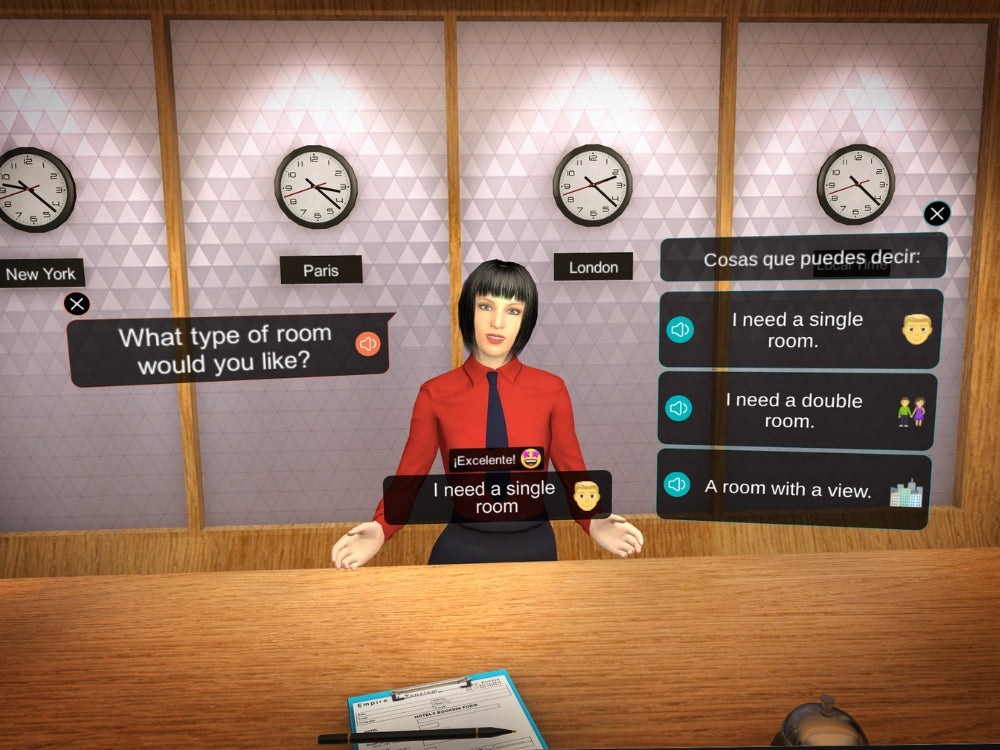Screen dimensions: 1000x750
Task: Listen to "I need a single room." audio
Action: pos(680,329)
